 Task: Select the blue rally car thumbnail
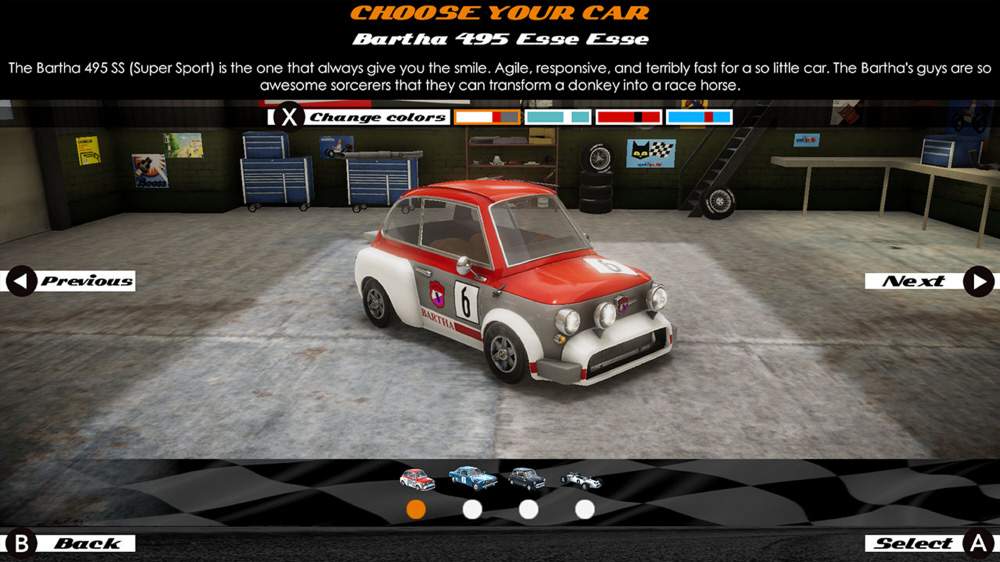(473, 478)
